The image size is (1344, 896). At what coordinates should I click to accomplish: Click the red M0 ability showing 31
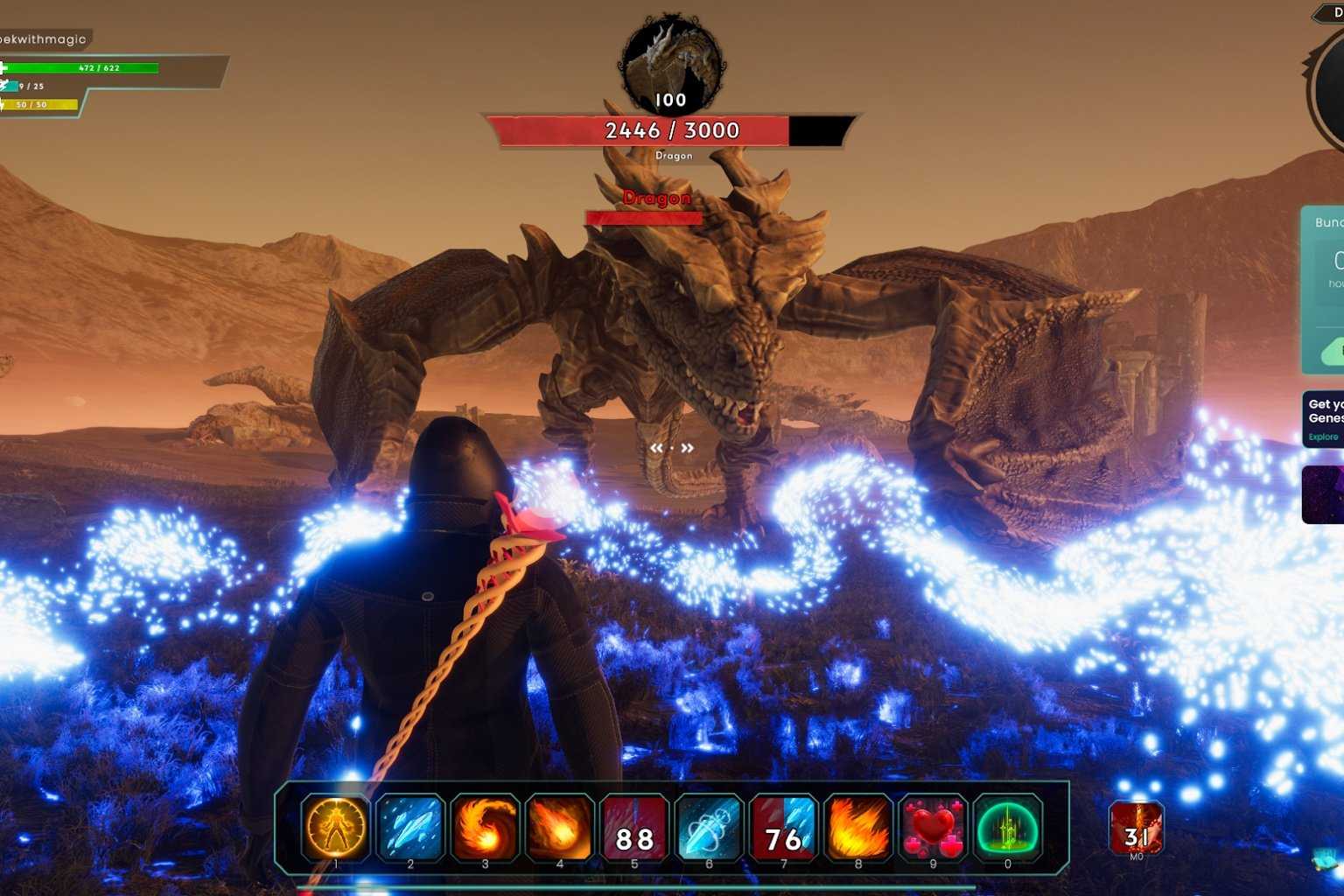(x=1136, y=828)
